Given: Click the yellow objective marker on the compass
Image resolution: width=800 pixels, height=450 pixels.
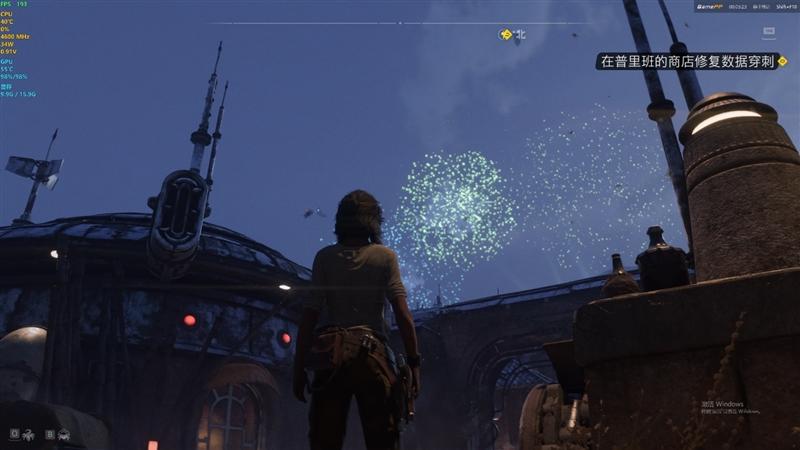Looking at the screenshot, I should [506, 34].
